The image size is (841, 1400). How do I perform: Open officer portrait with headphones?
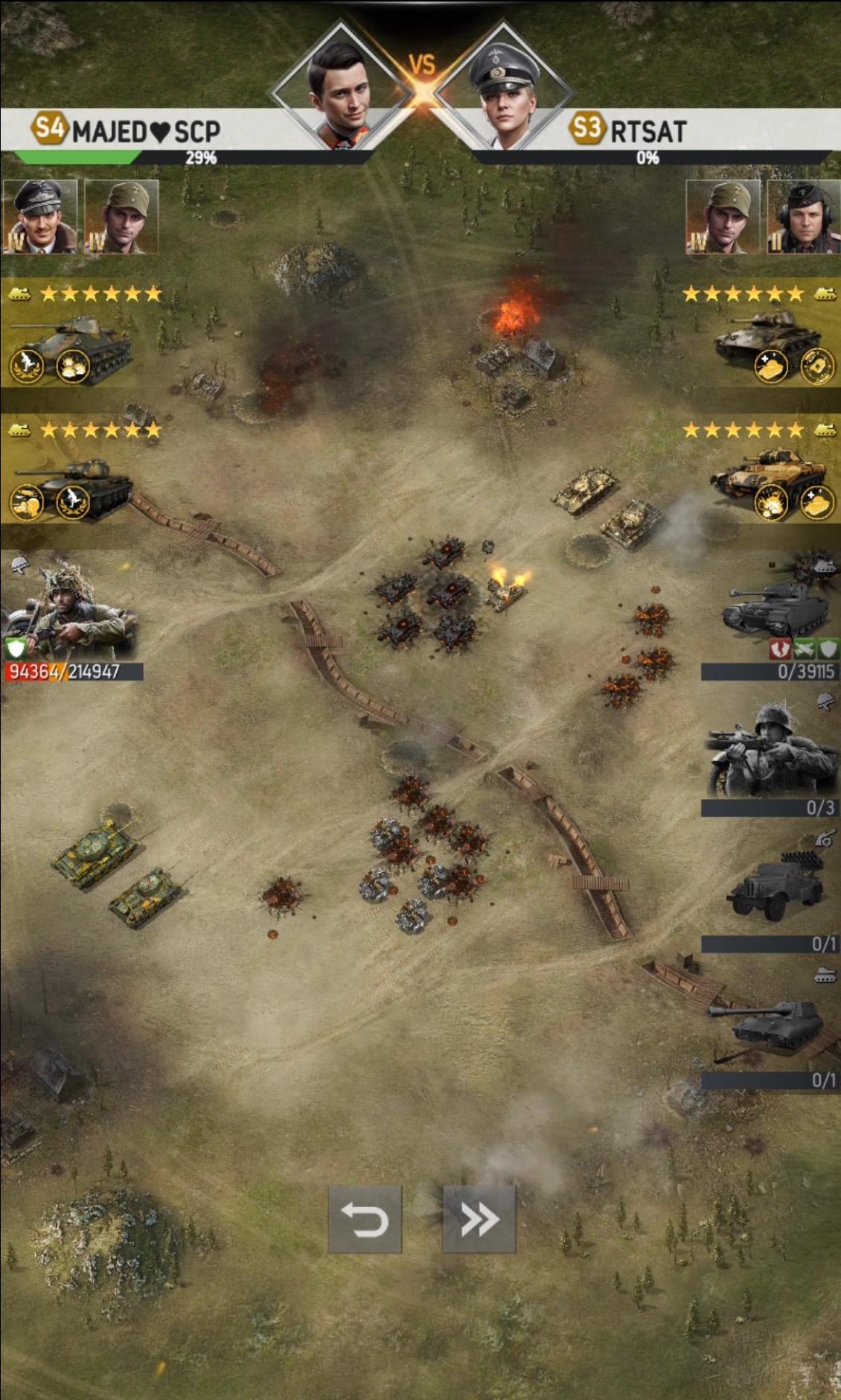coord(805,217)
